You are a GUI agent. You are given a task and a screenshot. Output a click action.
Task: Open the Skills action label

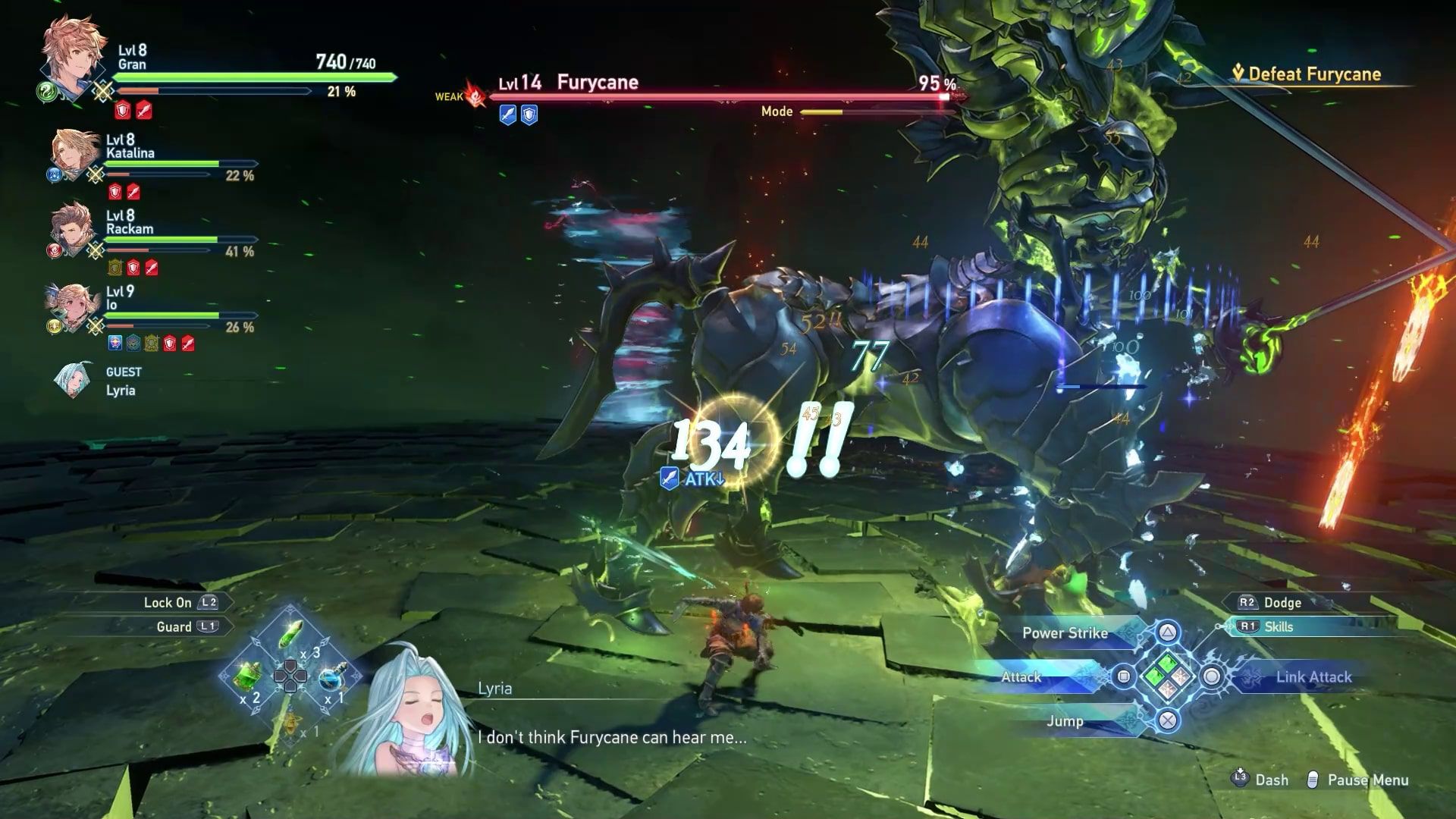click(x=1279, y=627)
